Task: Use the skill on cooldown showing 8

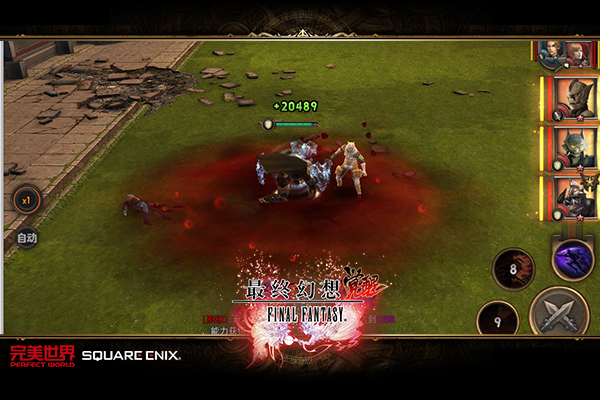Action: (513, 268)
